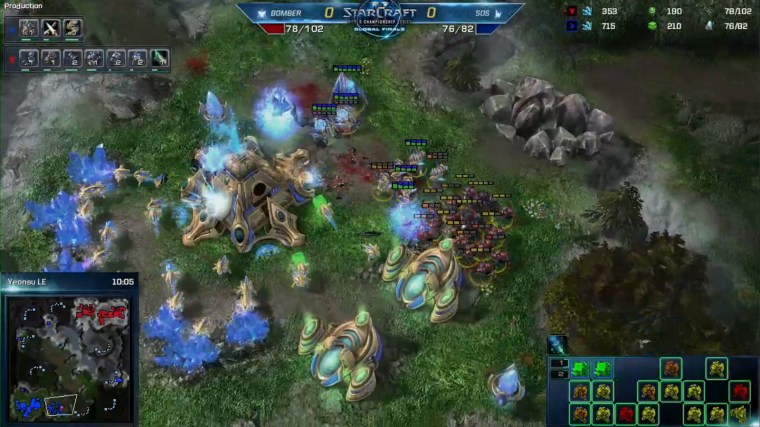This screenshot has height=427, width=760.
Task: Select the red wireframe in the middle selection row
Action: click(x=740, y=390)
